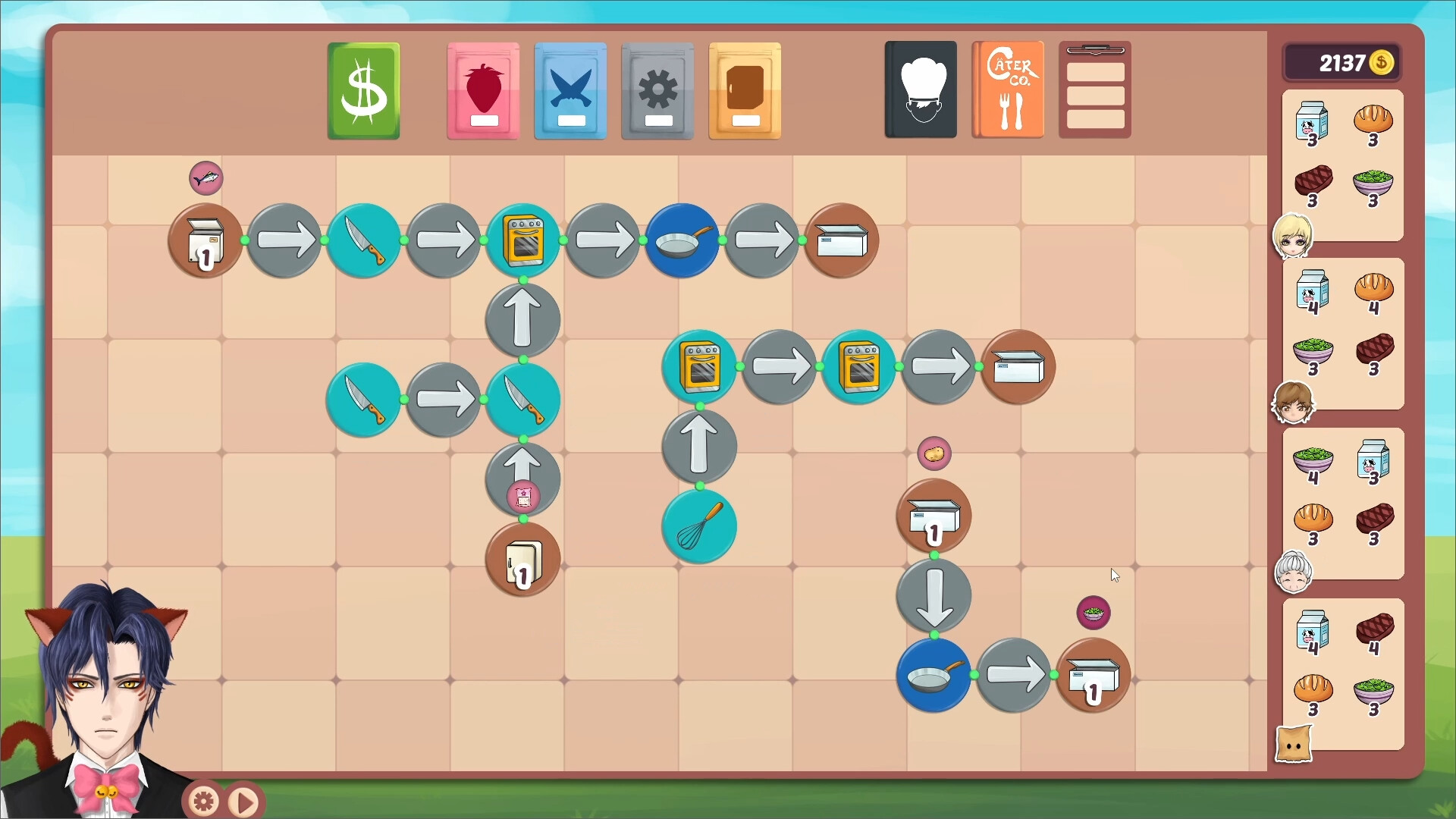
Task: Select the strawberry ingredient card pack
Action: 482,89
